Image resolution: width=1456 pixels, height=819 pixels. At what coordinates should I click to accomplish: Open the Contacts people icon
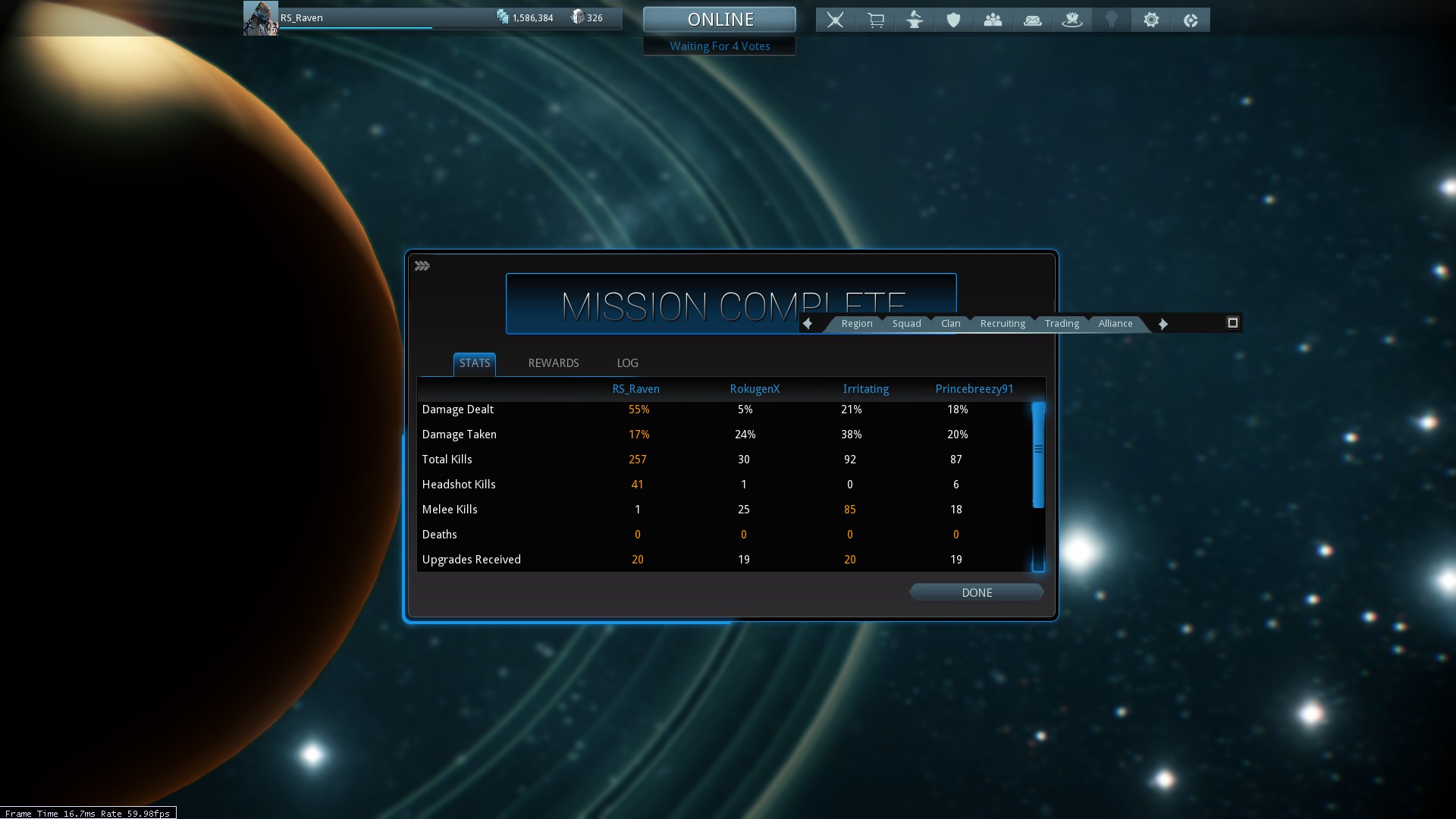(x=993, y=20)
